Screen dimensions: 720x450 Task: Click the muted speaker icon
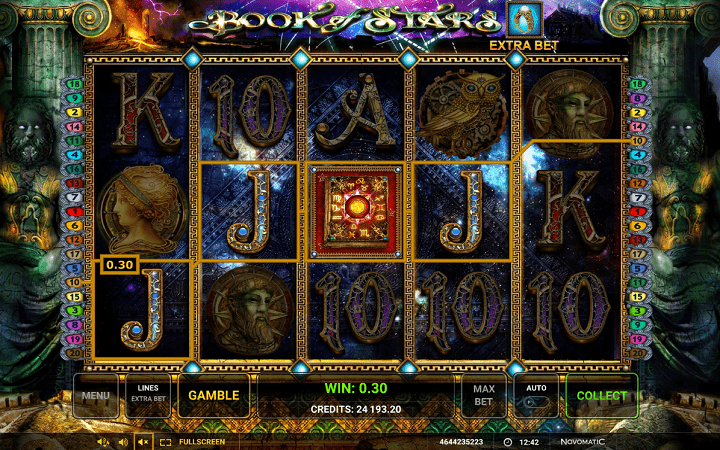tap(143, 441)
